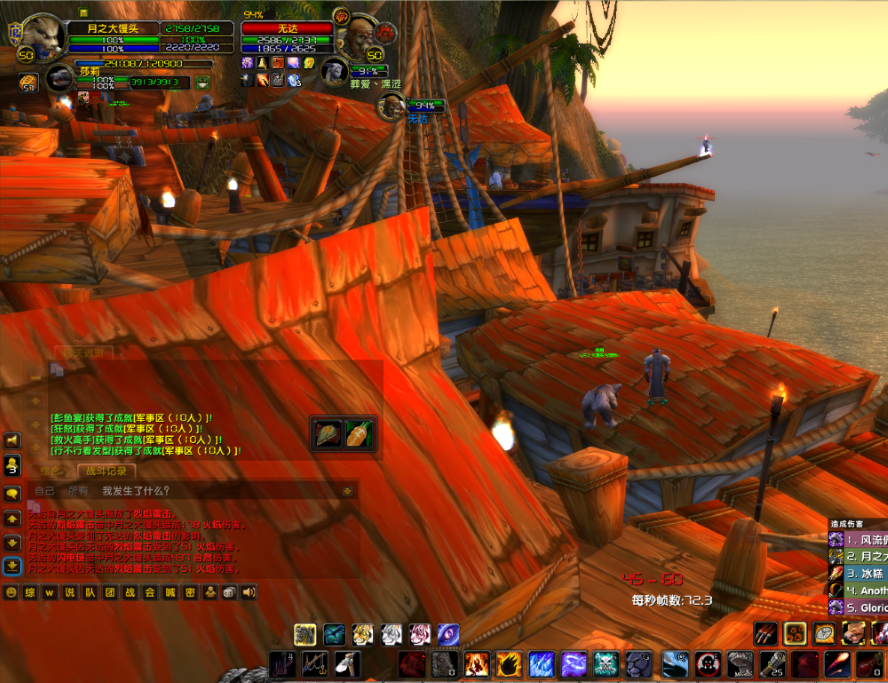Switch to the 会 guild channel button

coord(150,593)
